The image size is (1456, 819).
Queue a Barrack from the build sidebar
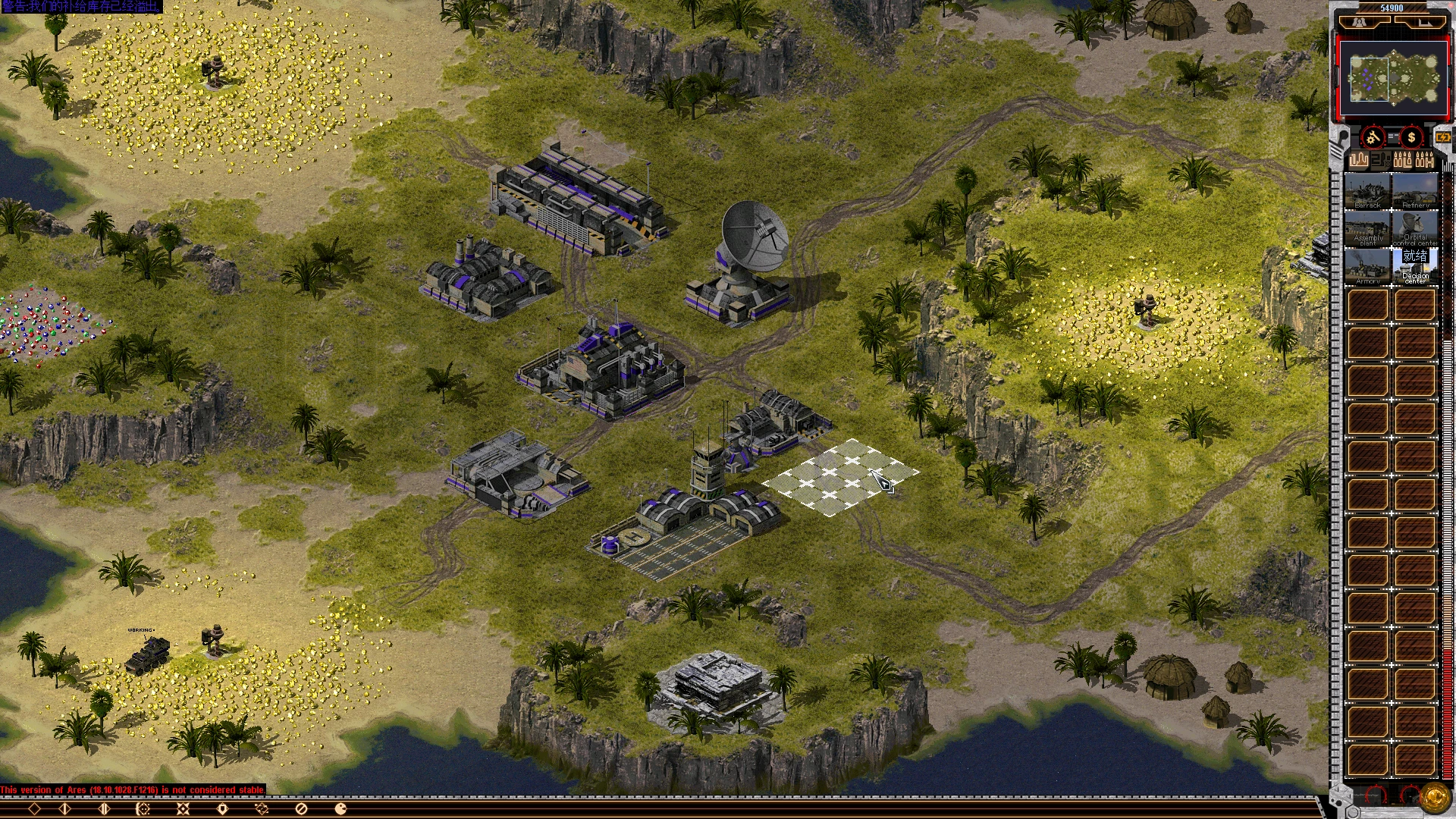[x=1368, y=190]
